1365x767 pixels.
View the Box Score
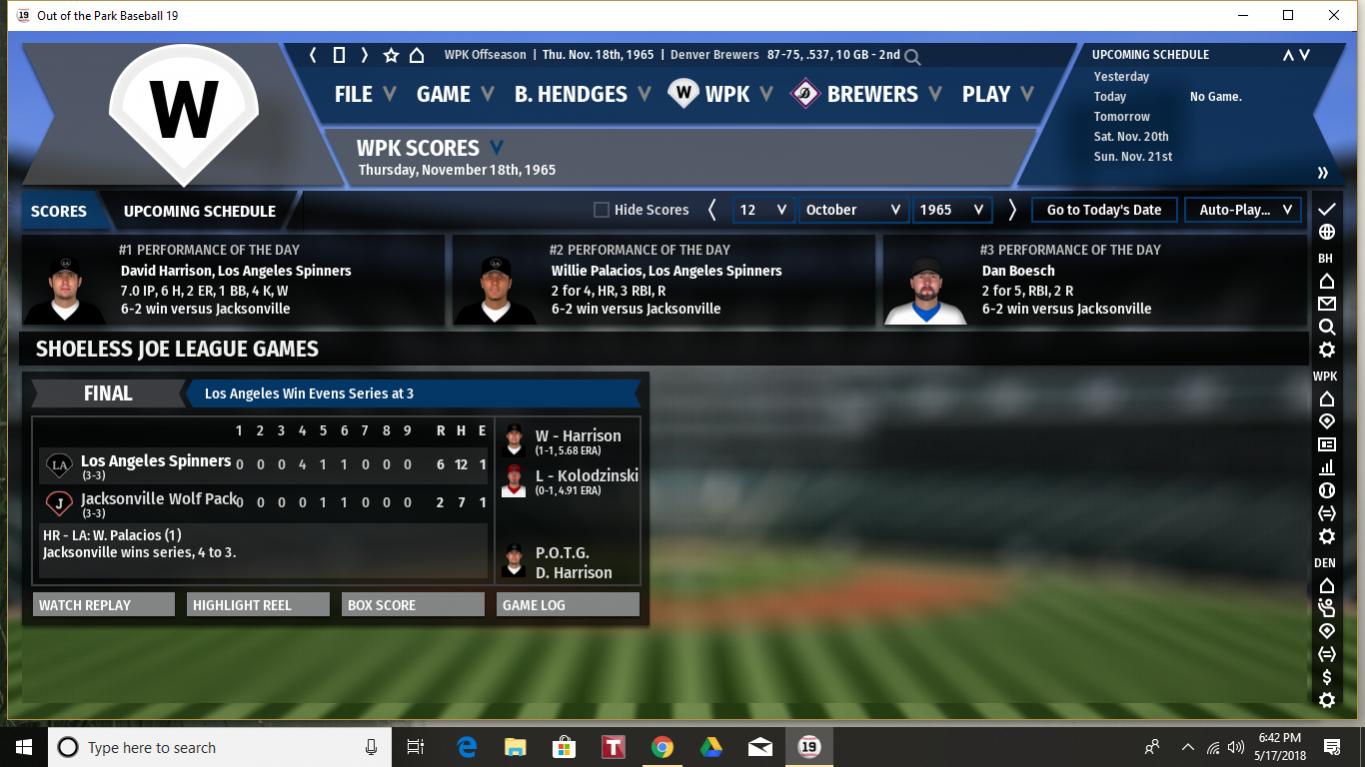click(x=412, y=605)
